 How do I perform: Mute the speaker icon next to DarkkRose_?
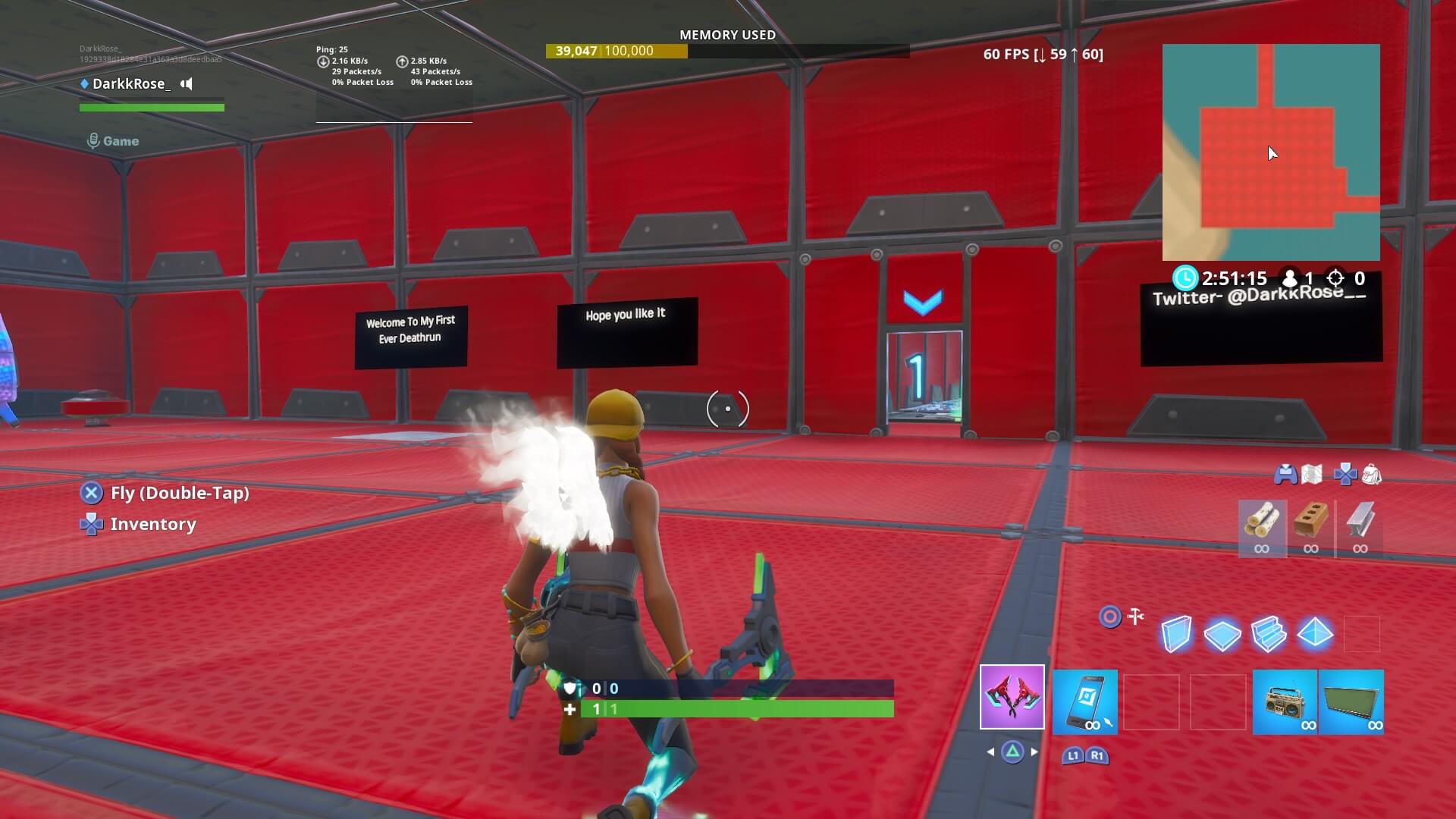coord(186,83)
